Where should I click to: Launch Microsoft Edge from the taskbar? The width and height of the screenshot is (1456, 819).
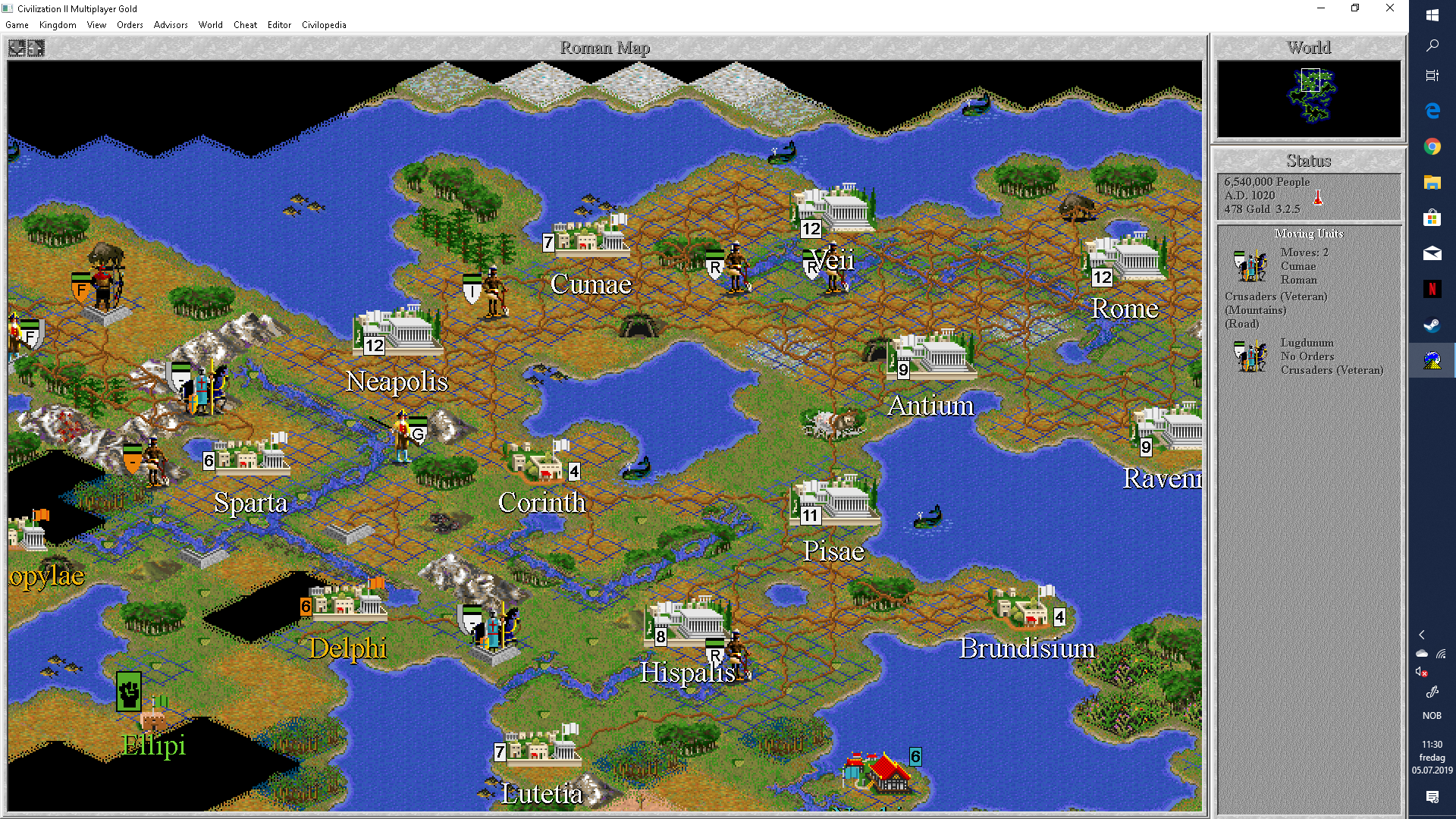pos(1432,111)
